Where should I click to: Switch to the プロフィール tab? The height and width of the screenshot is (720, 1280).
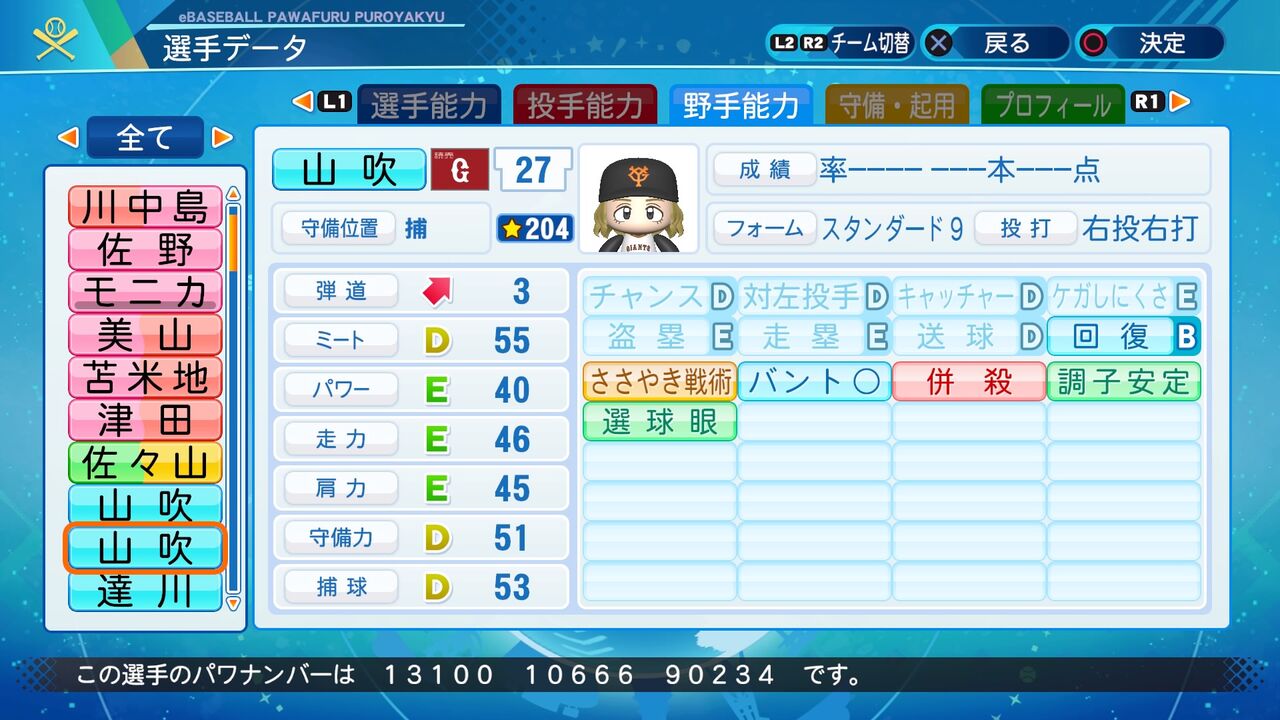(x=1051, y=101)
